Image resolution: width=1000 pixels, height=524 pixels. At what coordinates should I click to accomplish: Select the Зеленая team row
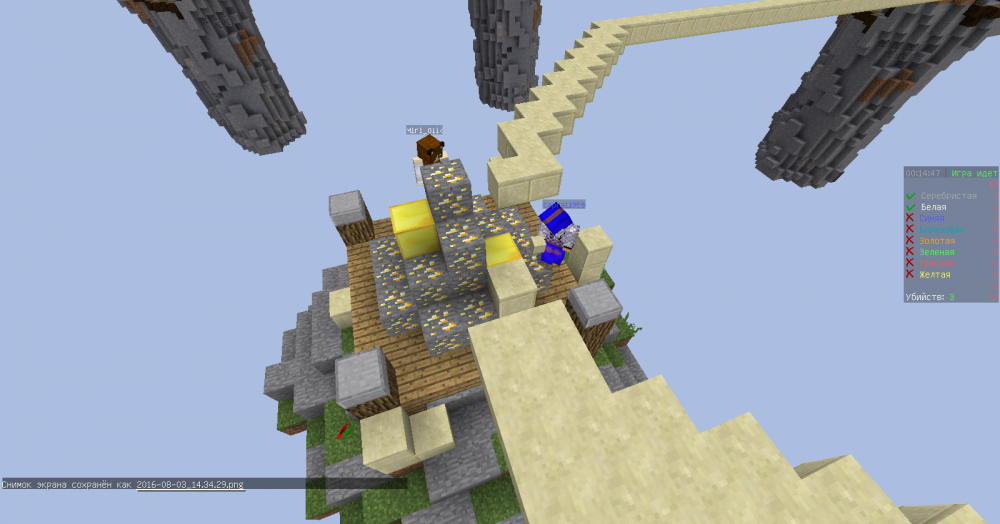pos(937,252)
